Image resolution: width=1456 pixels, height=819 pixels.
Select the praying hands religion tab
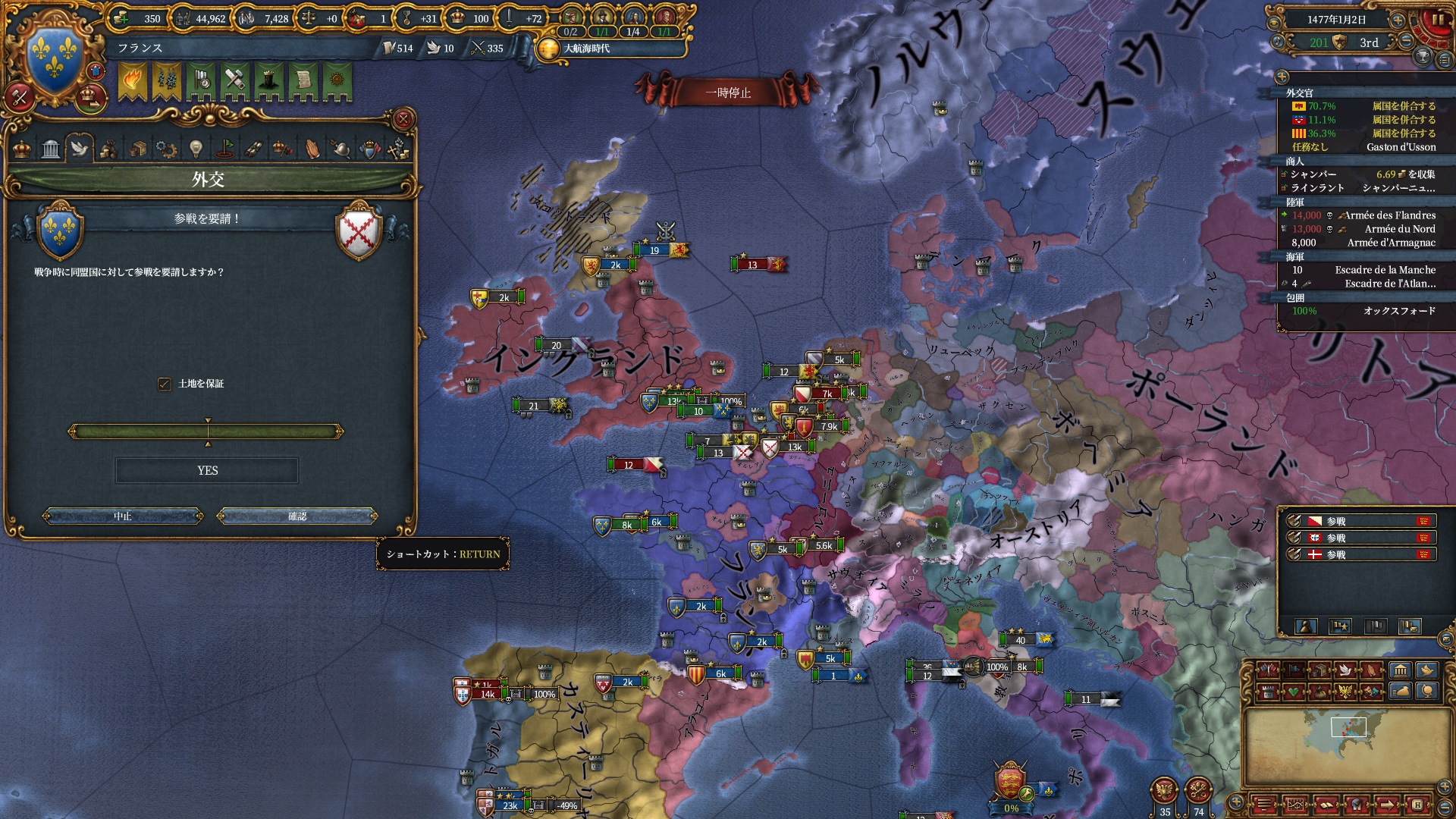click(x=312, y=149)
